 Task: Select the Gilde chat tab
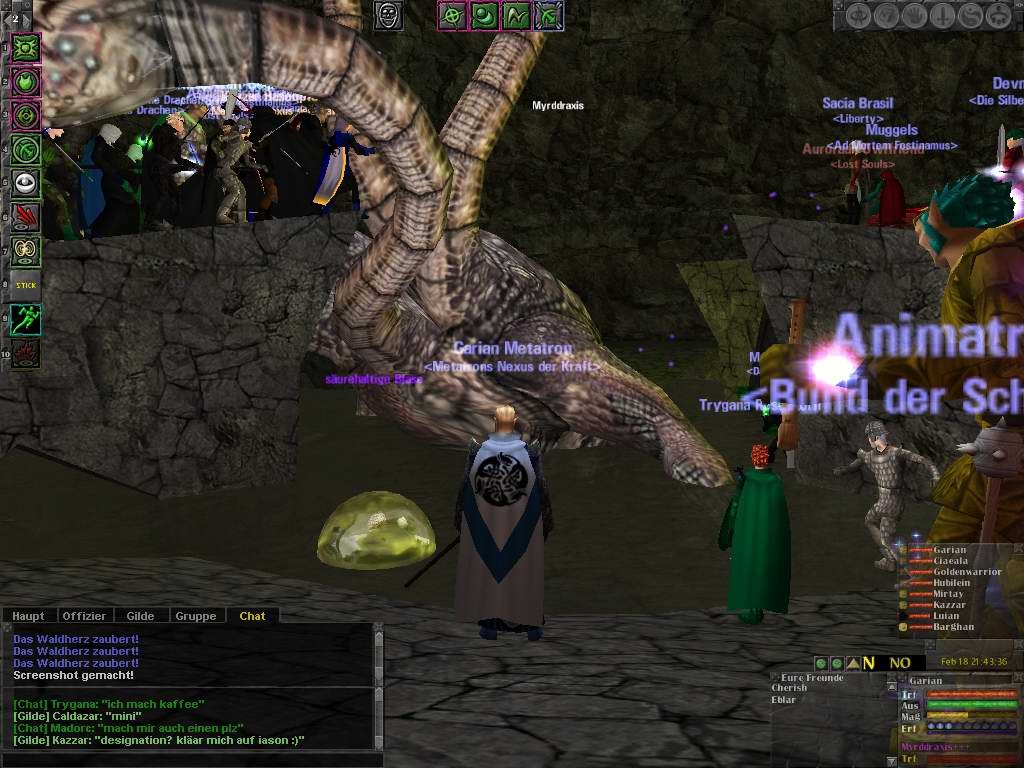tap(140, 616)
